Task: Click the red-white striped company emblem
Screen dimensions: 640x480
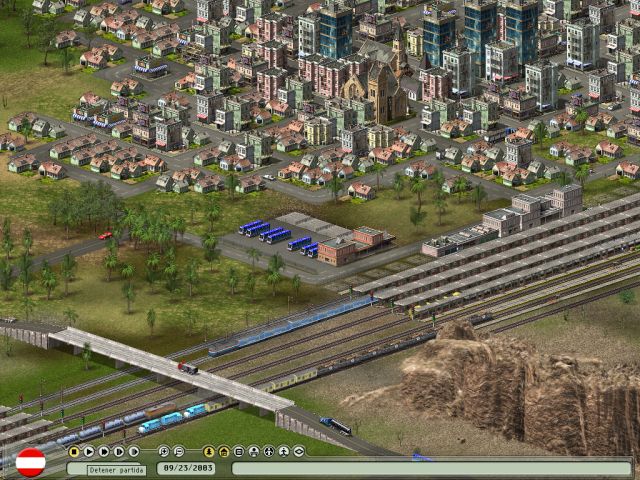Action: point(31,462)
